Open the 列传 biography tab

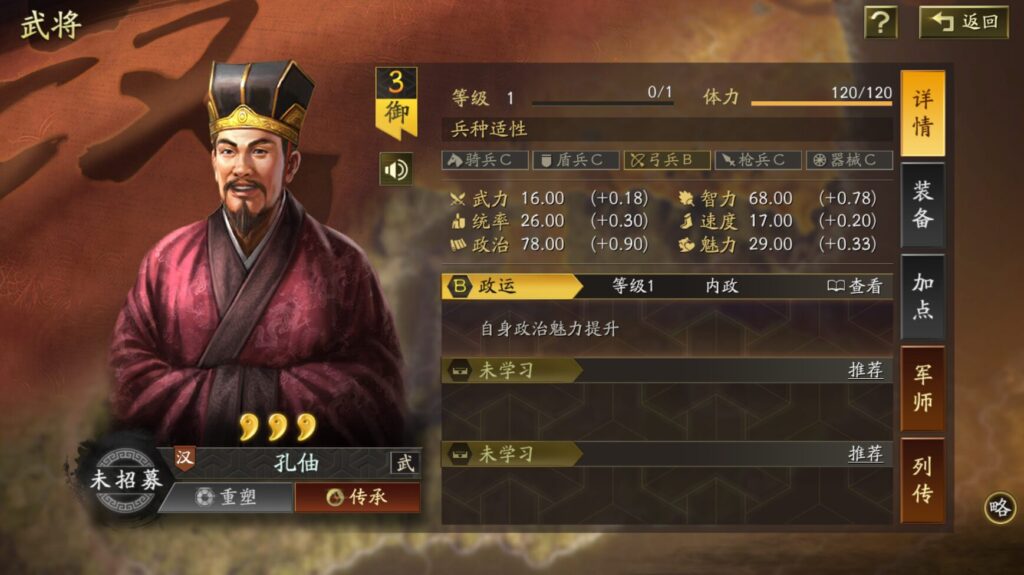click(922, 479)
